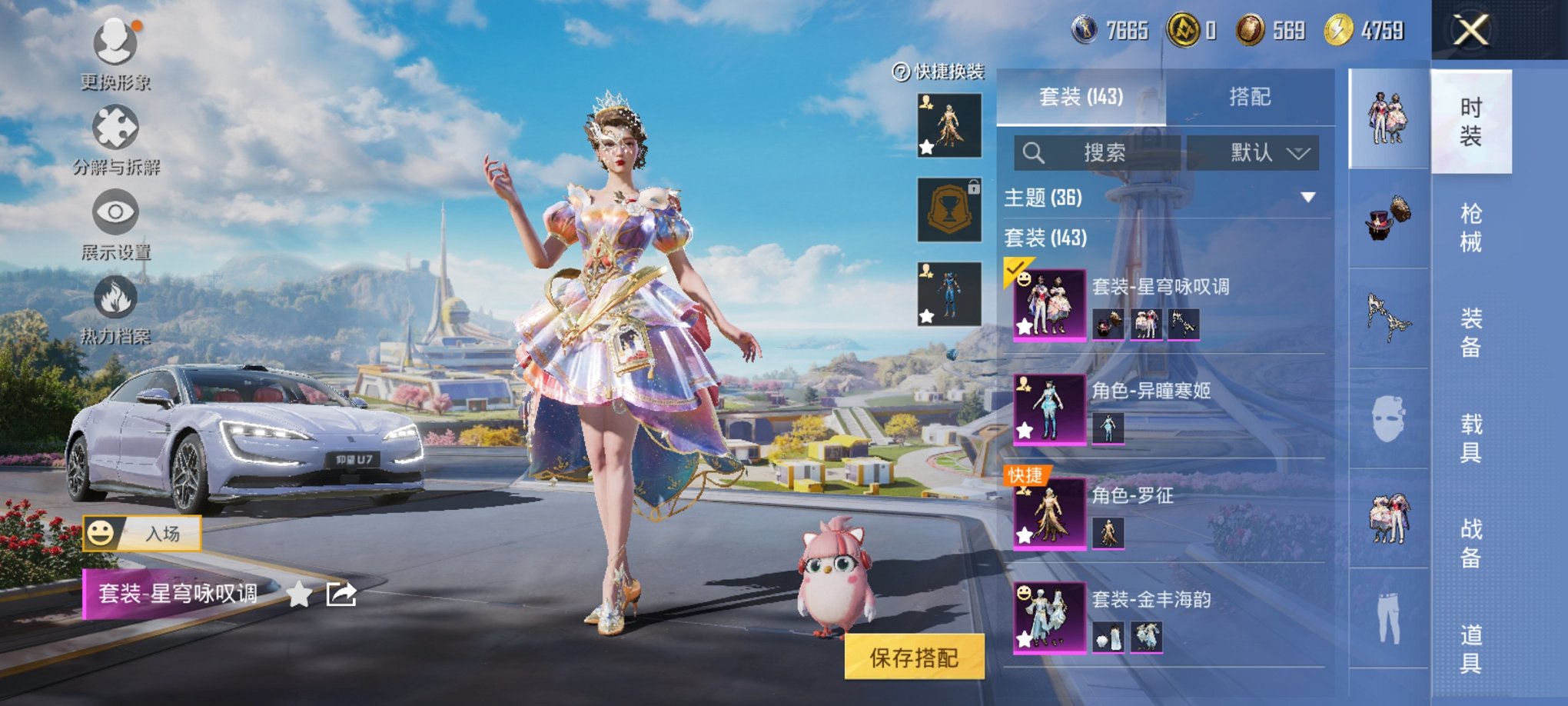1568x706 pixels.
Task: Save outfit with 保存搭配 button
Action: pos(914,658)
